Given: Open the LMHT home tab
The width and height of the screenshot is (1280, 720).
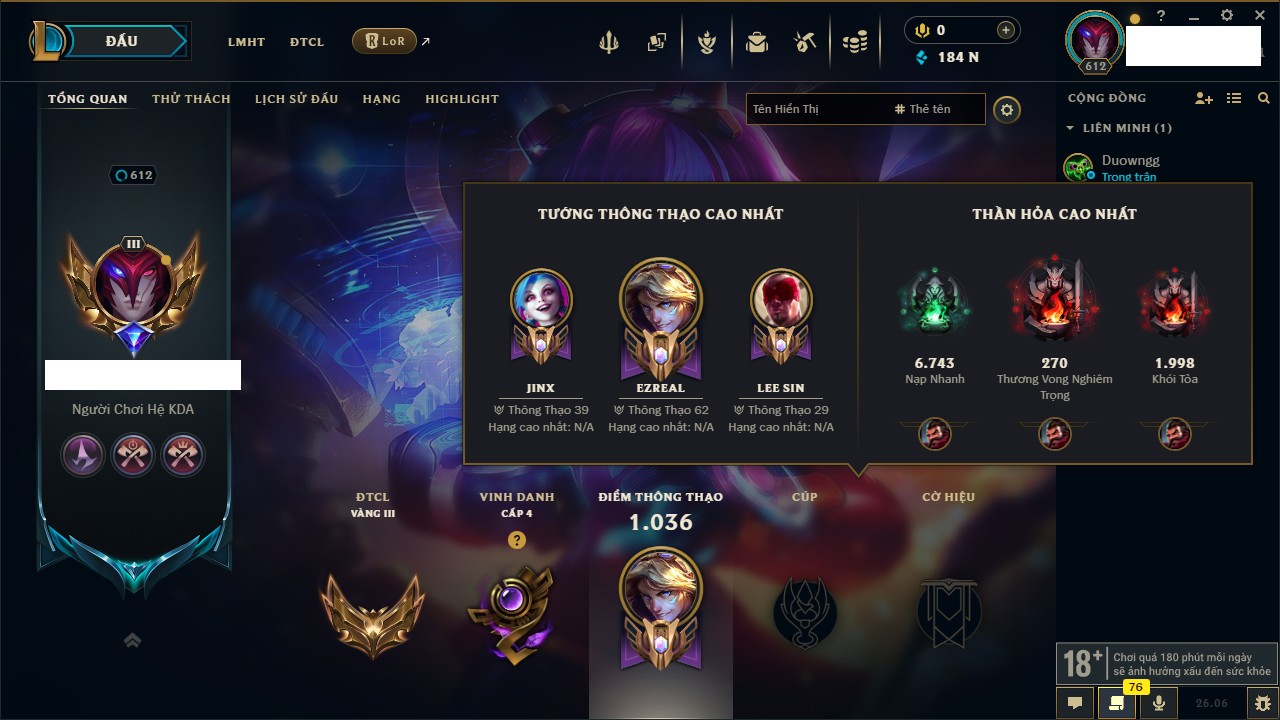Looking at the screenshot, I should click(246, 42).
